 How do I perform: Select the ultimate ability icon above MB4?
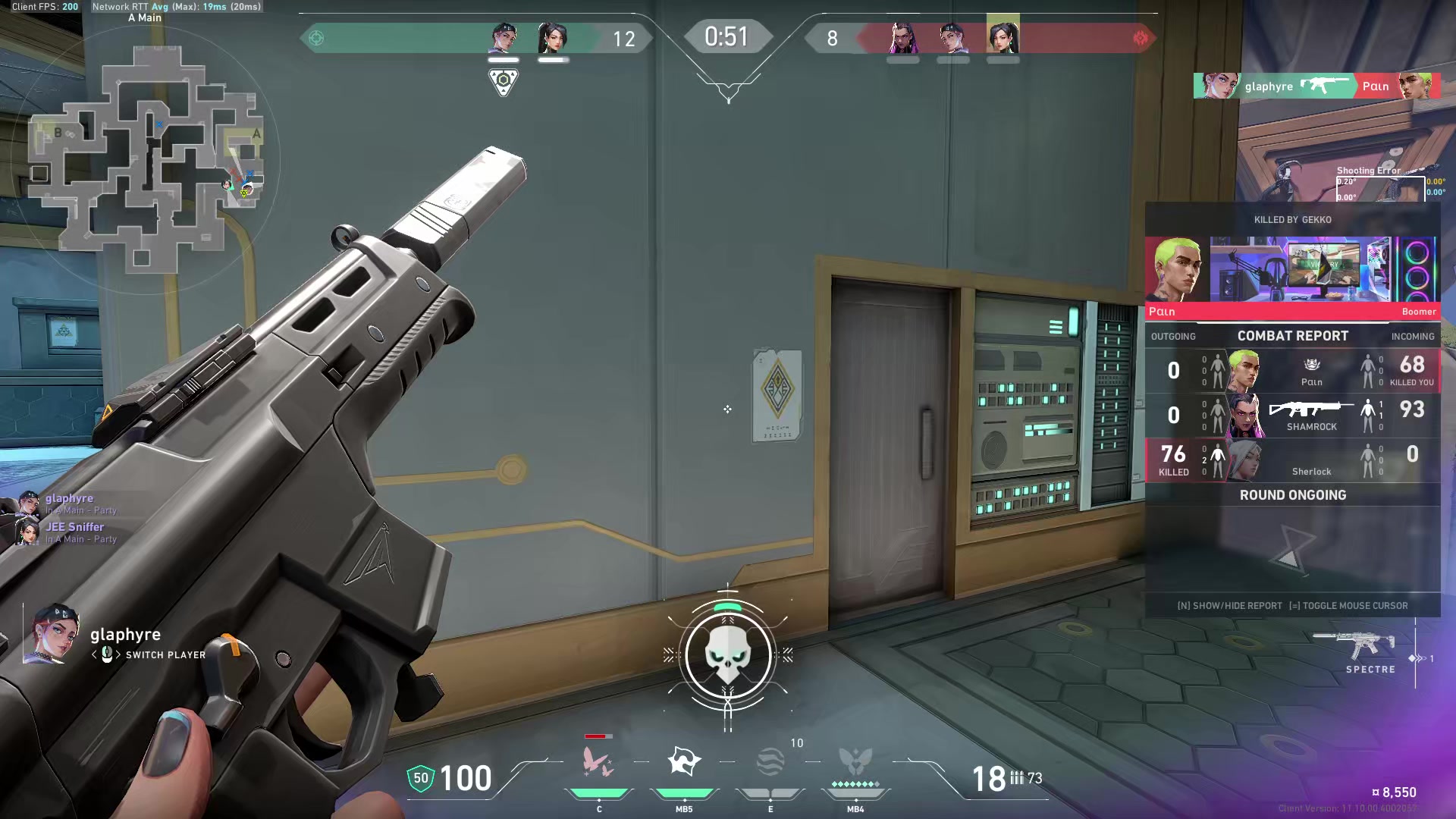point(855,761)
